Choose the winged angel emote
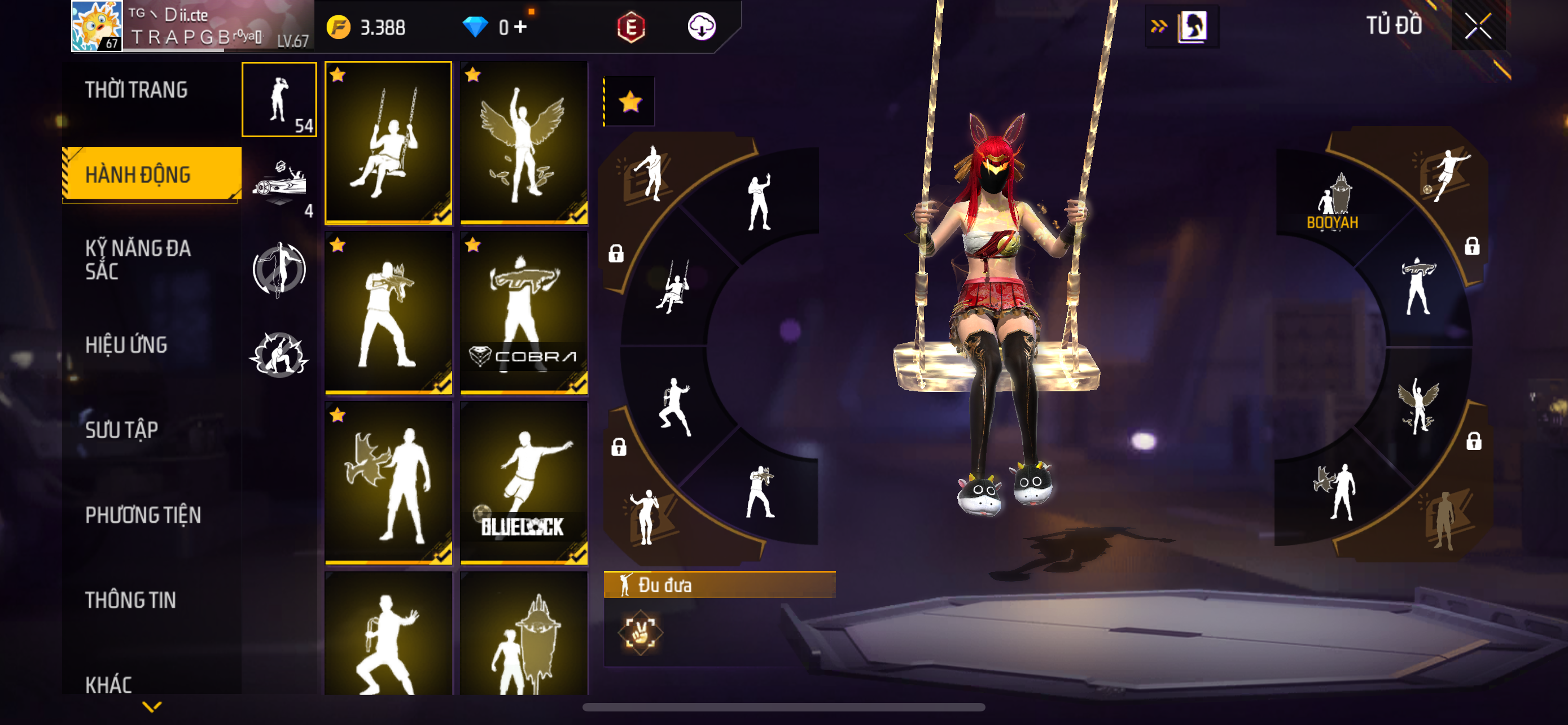The width and height of the screenshot is (1568, 725). 523,143
